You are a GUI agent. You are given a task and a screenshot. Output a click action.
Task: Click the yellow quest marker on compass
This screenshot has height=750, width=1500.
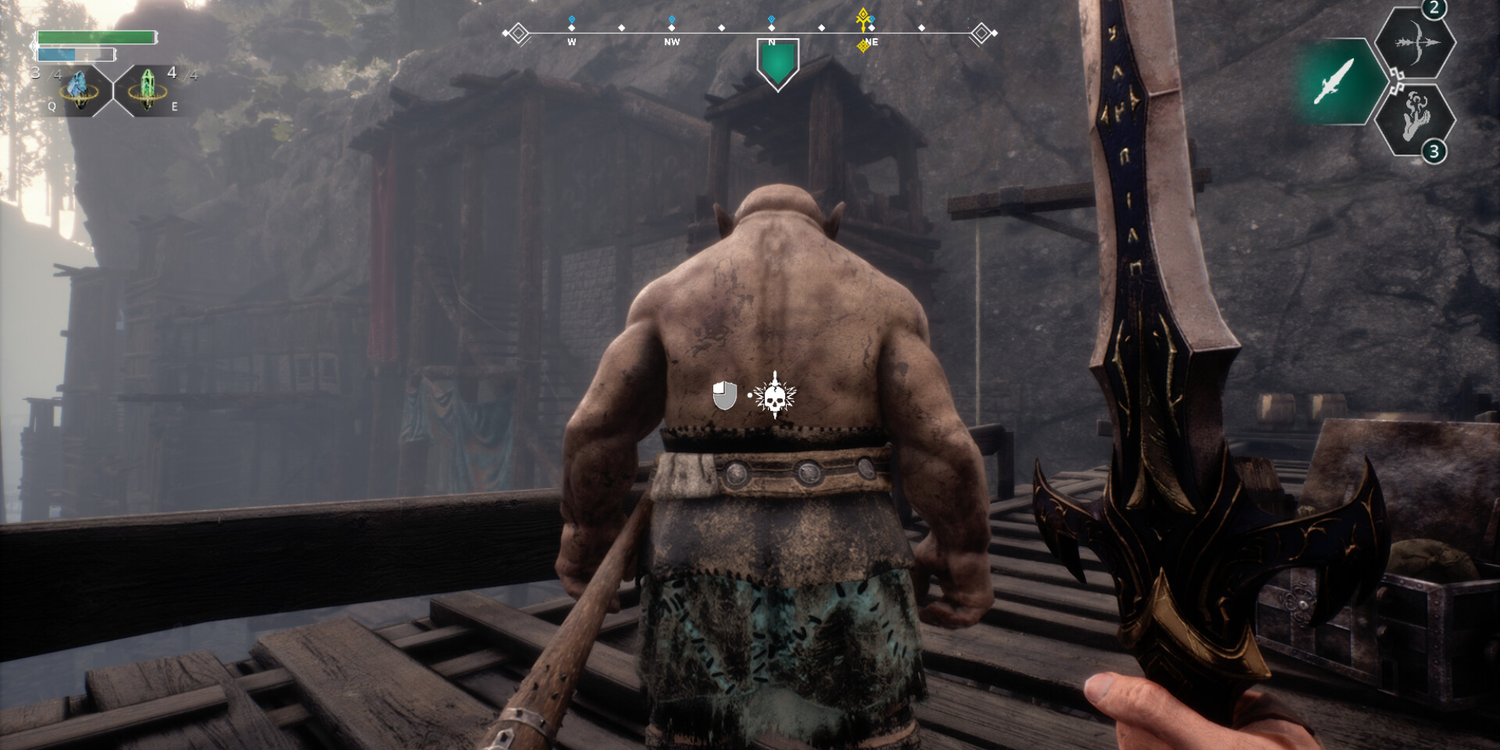tap(863, 19)
